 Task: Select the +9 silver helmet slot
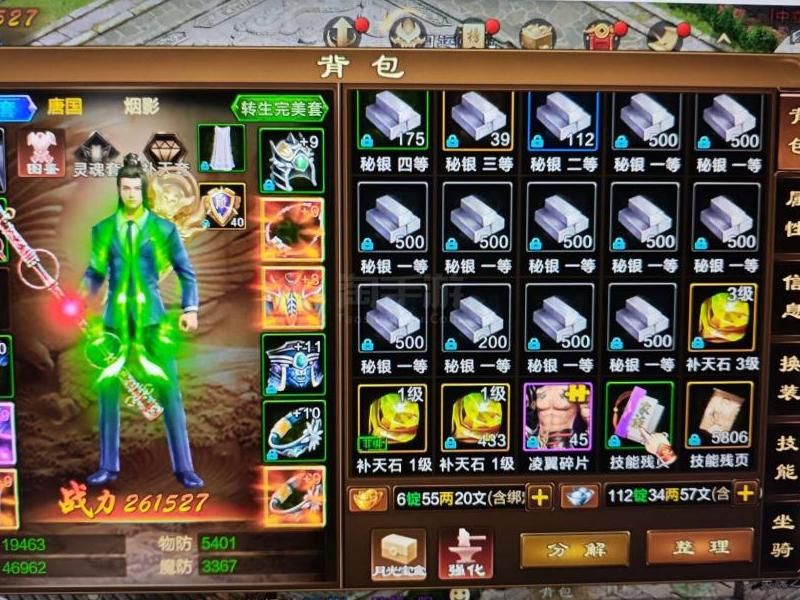click(292, 160)
